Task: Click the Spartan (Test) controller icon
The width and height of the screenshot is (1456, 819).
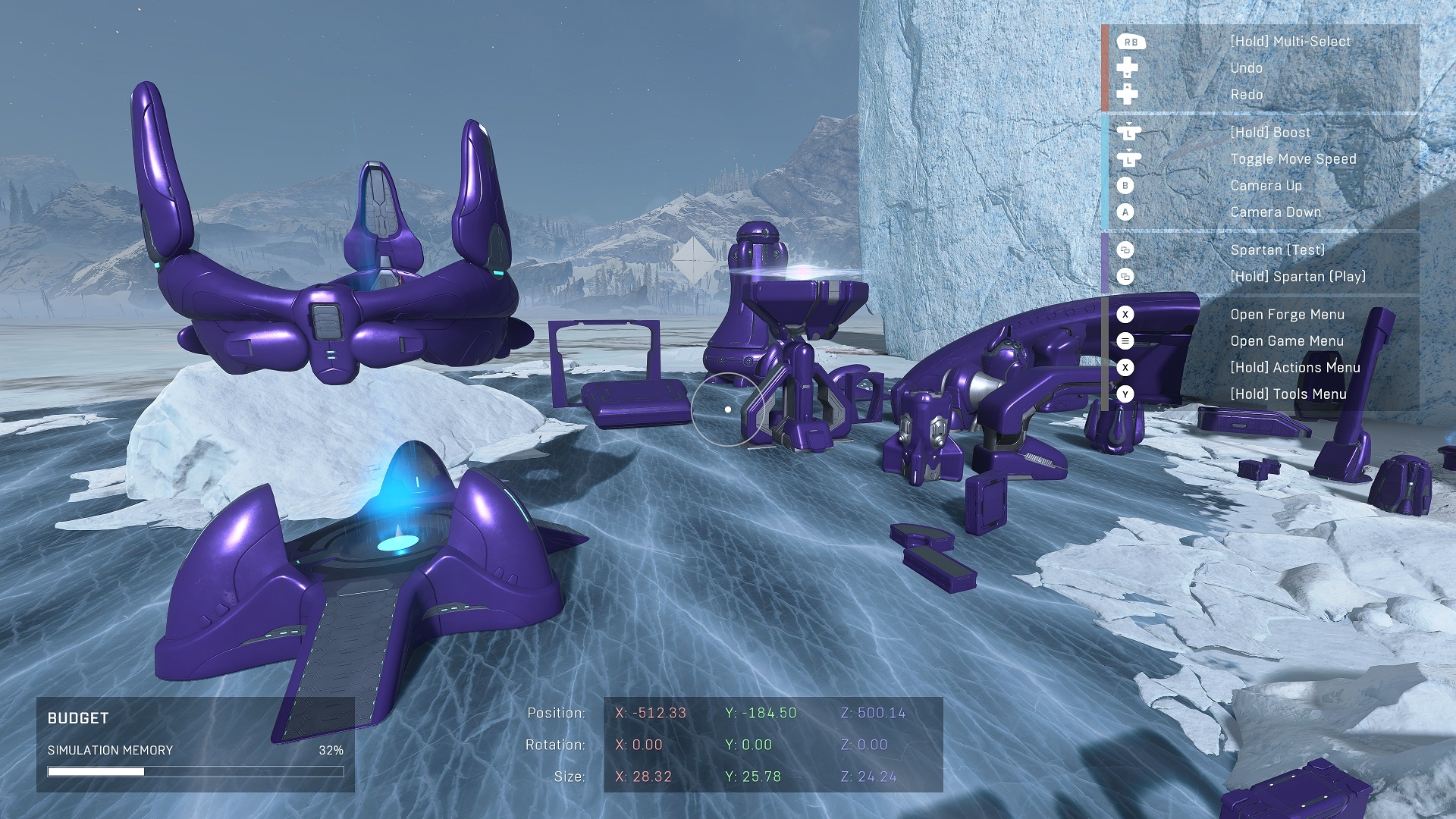Action: [x=1125, y=249]
